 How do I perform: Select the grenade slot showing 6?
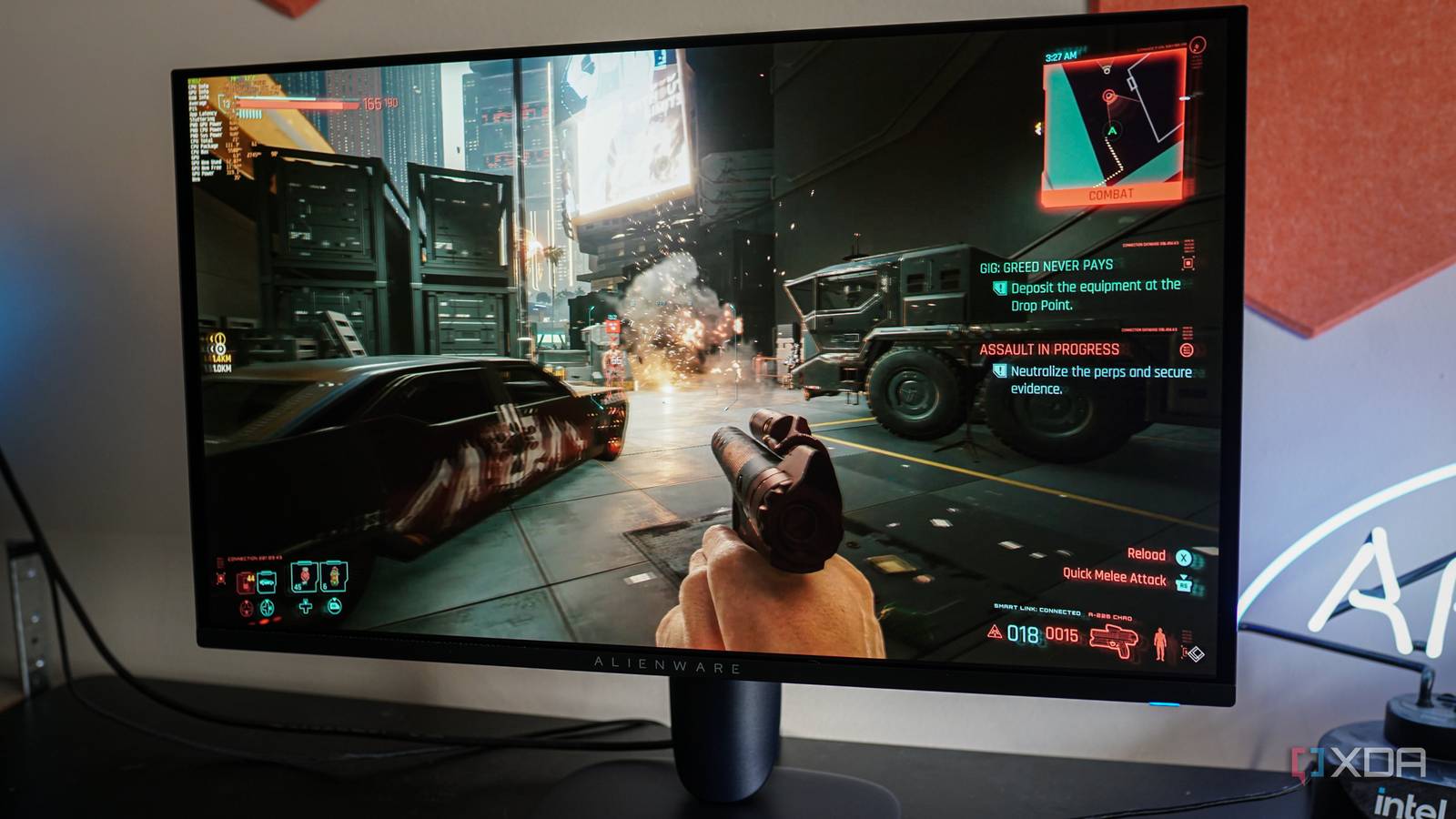pyautogui.click(x=334, y=576)
